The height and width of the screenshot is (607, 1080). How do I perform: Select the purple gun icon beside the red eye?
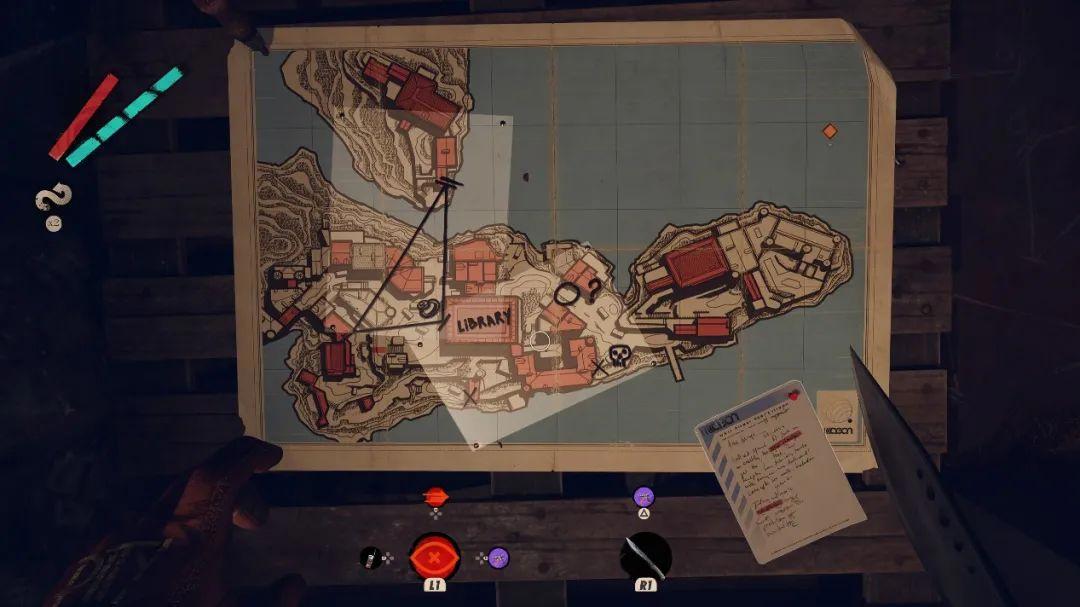498,557
